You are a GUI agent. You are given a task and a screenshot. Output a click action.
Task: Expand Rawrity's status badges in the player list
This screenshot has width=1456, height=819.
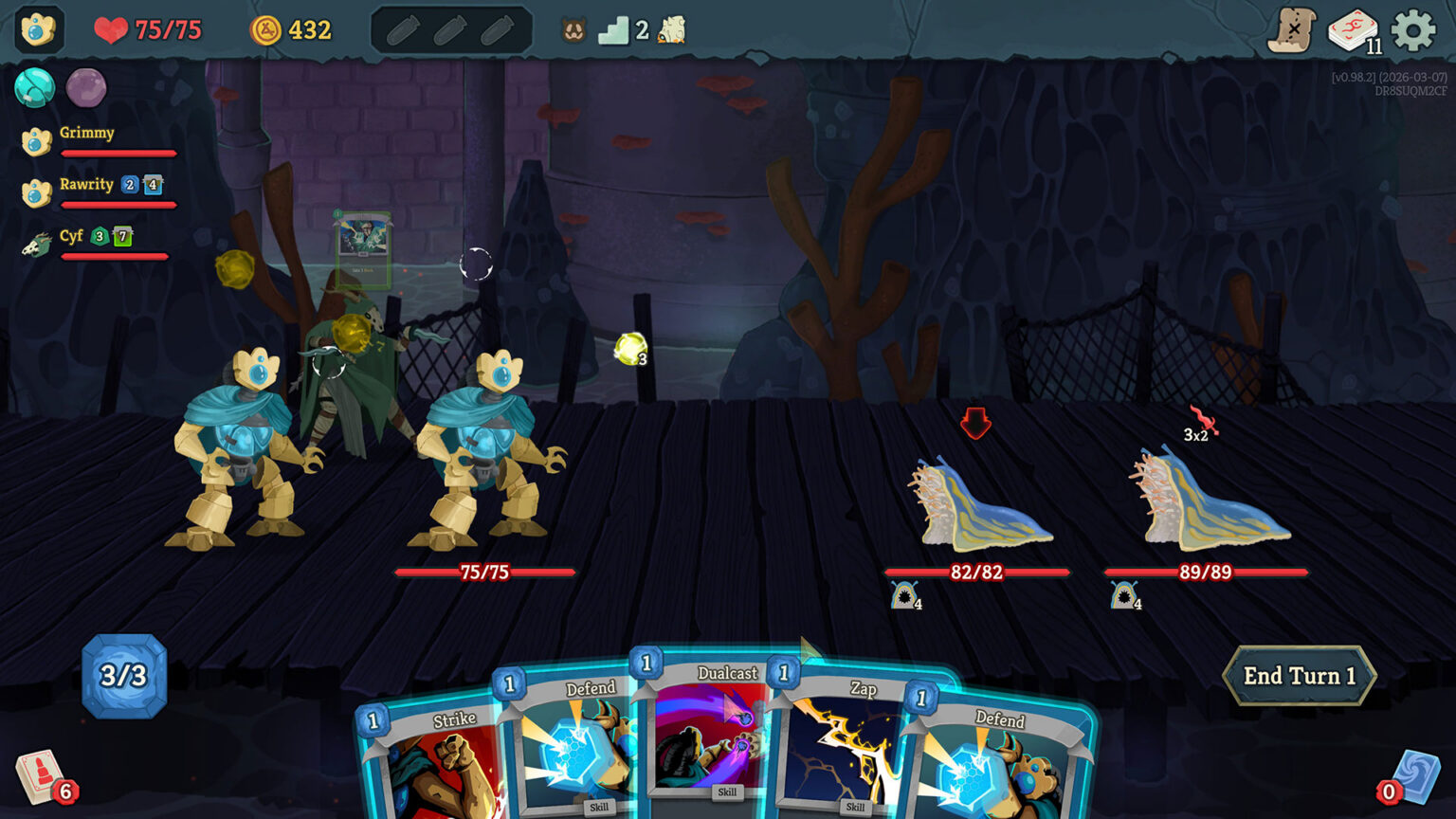140,185
